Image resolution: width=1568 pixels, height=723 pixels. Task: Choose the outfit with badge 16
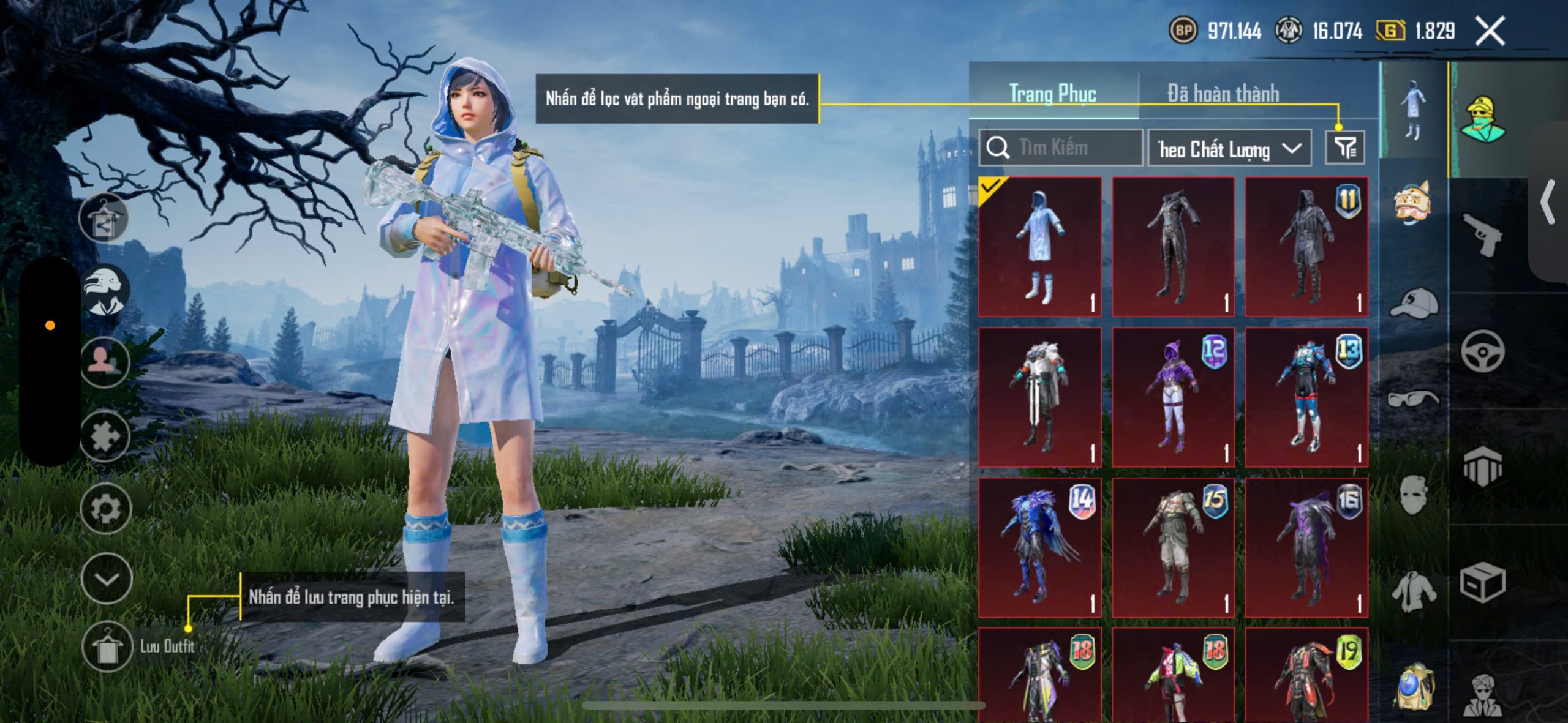1306,548
